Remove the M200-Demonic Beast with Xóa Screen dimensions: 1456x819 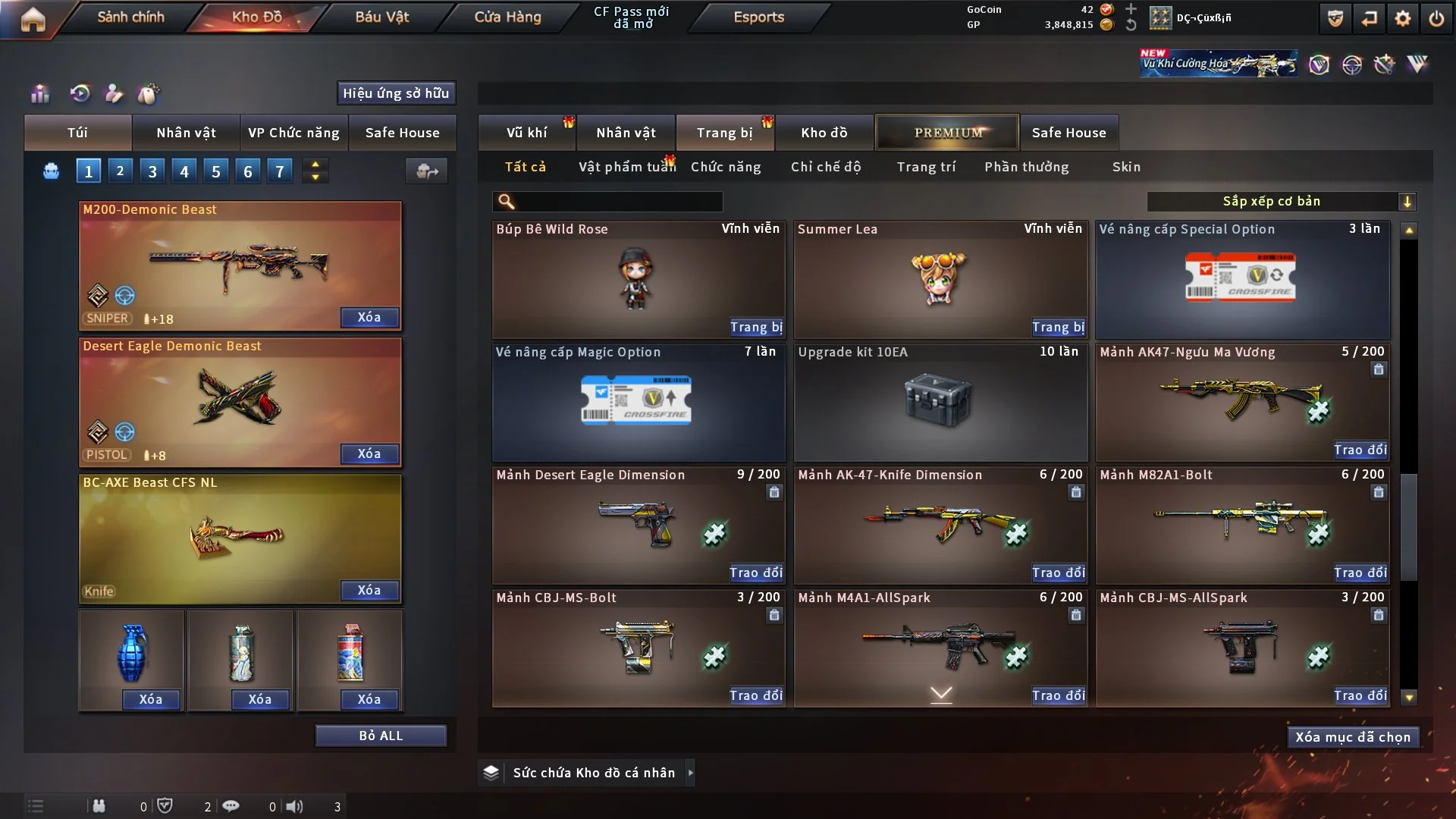tap(369, 317)
